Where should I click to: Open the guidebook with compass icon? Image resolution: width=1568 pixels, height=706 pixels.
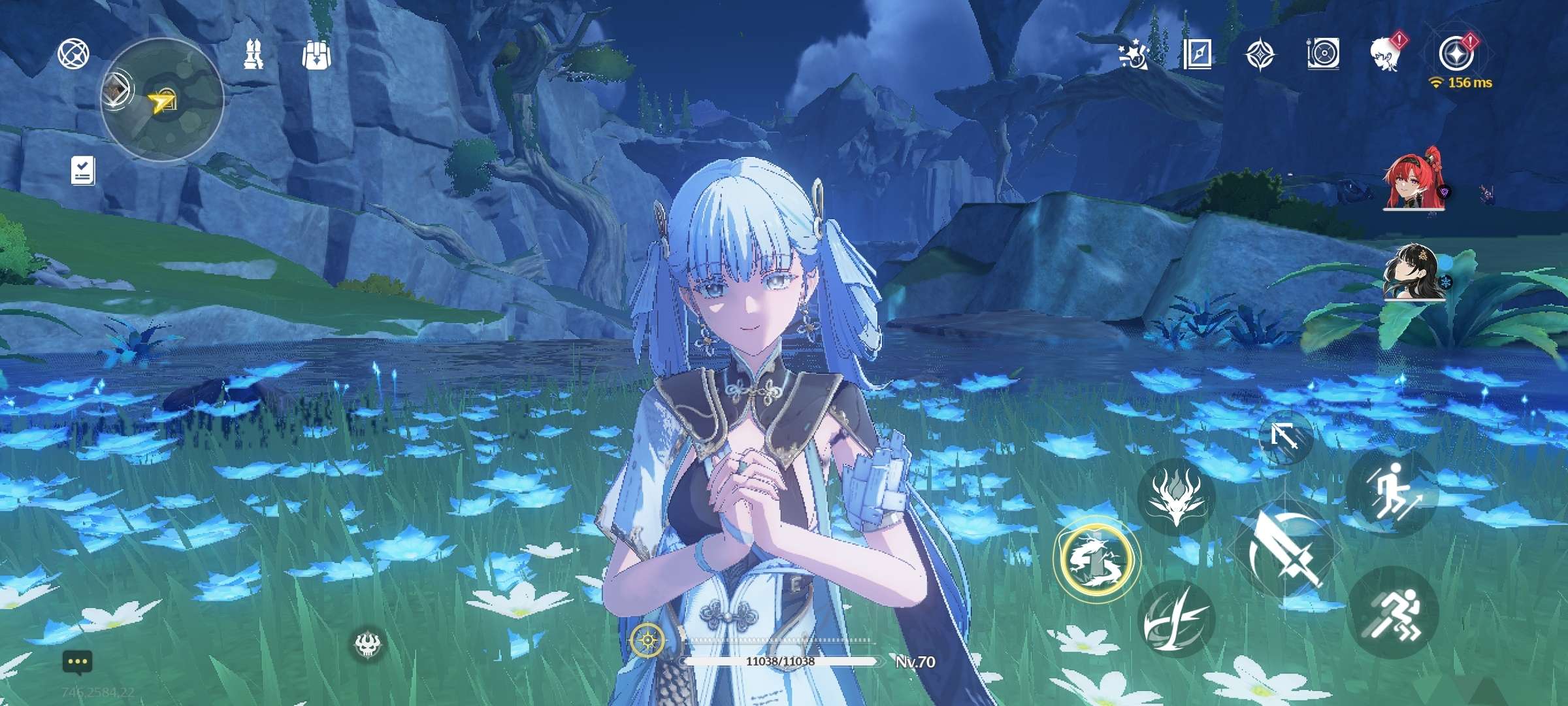click(1197, 54)
